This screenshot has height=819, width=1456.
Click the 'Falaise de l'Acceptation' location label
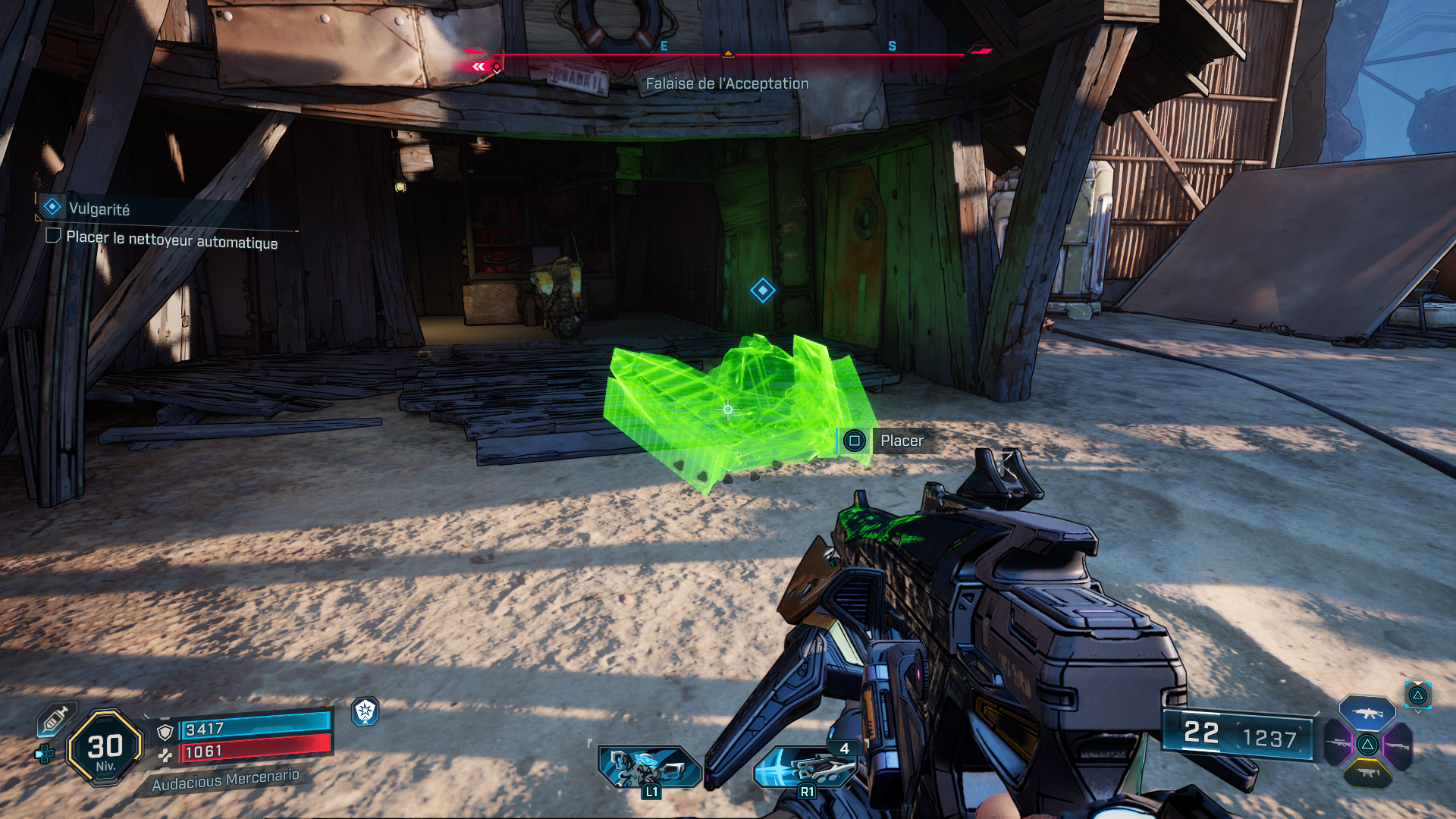click(726, 83)
